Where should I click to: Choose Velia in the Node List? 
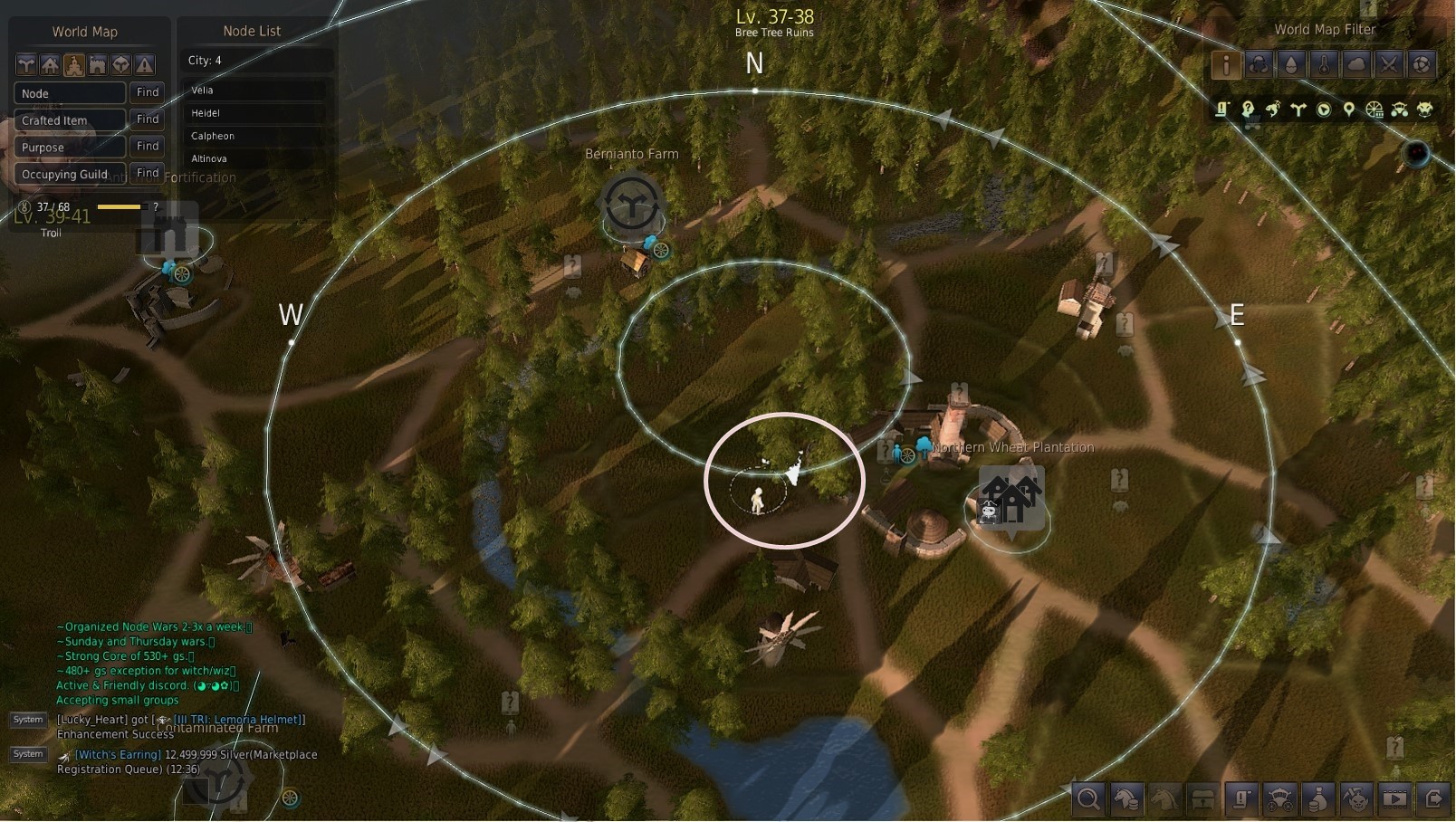[255, 91]
